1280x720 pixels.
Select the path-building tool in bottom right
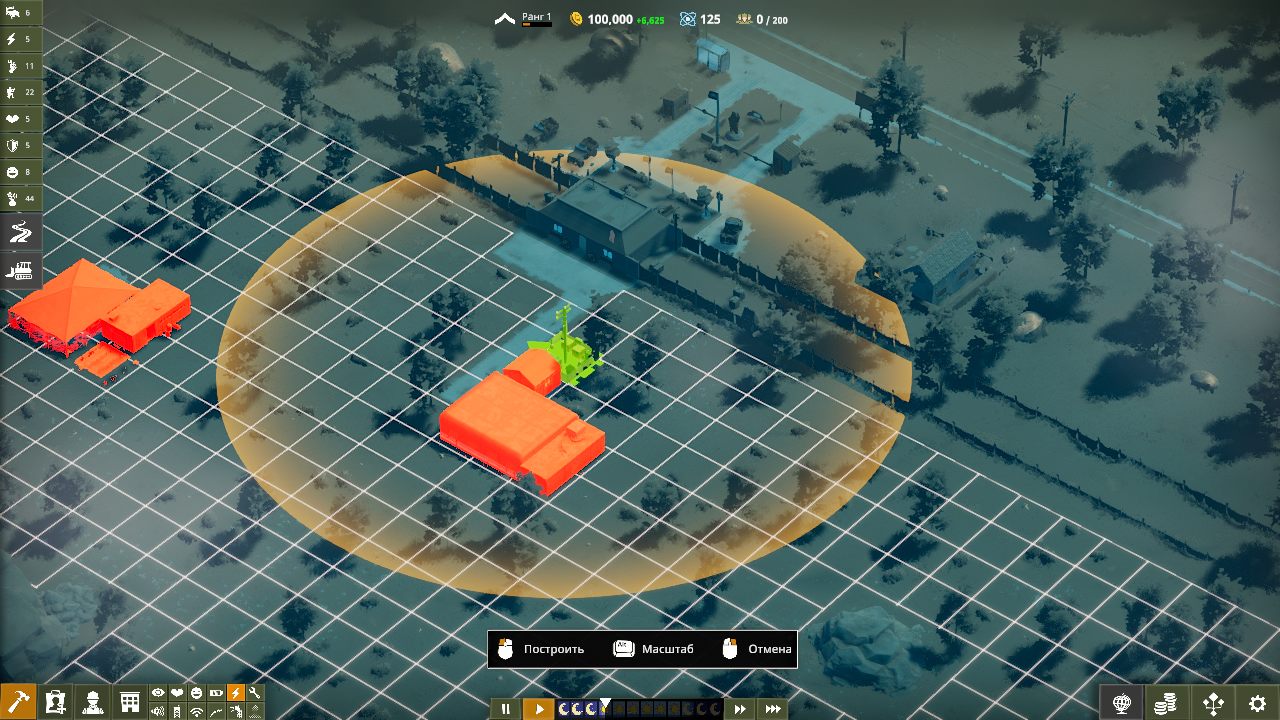pos(1213,702)
